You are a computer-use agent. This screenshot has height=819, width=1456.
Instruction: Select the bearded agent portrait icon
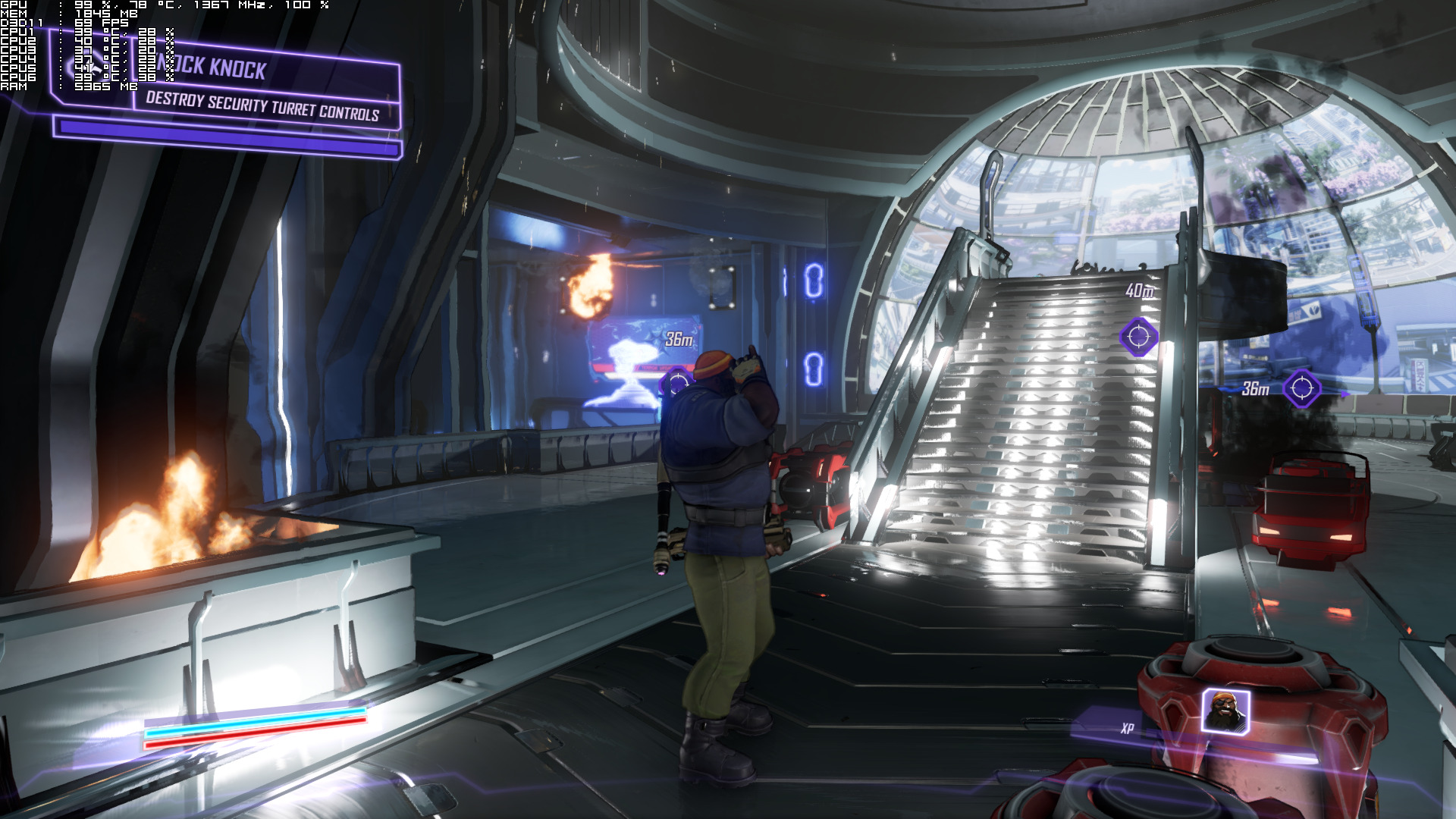(1225, 711)
